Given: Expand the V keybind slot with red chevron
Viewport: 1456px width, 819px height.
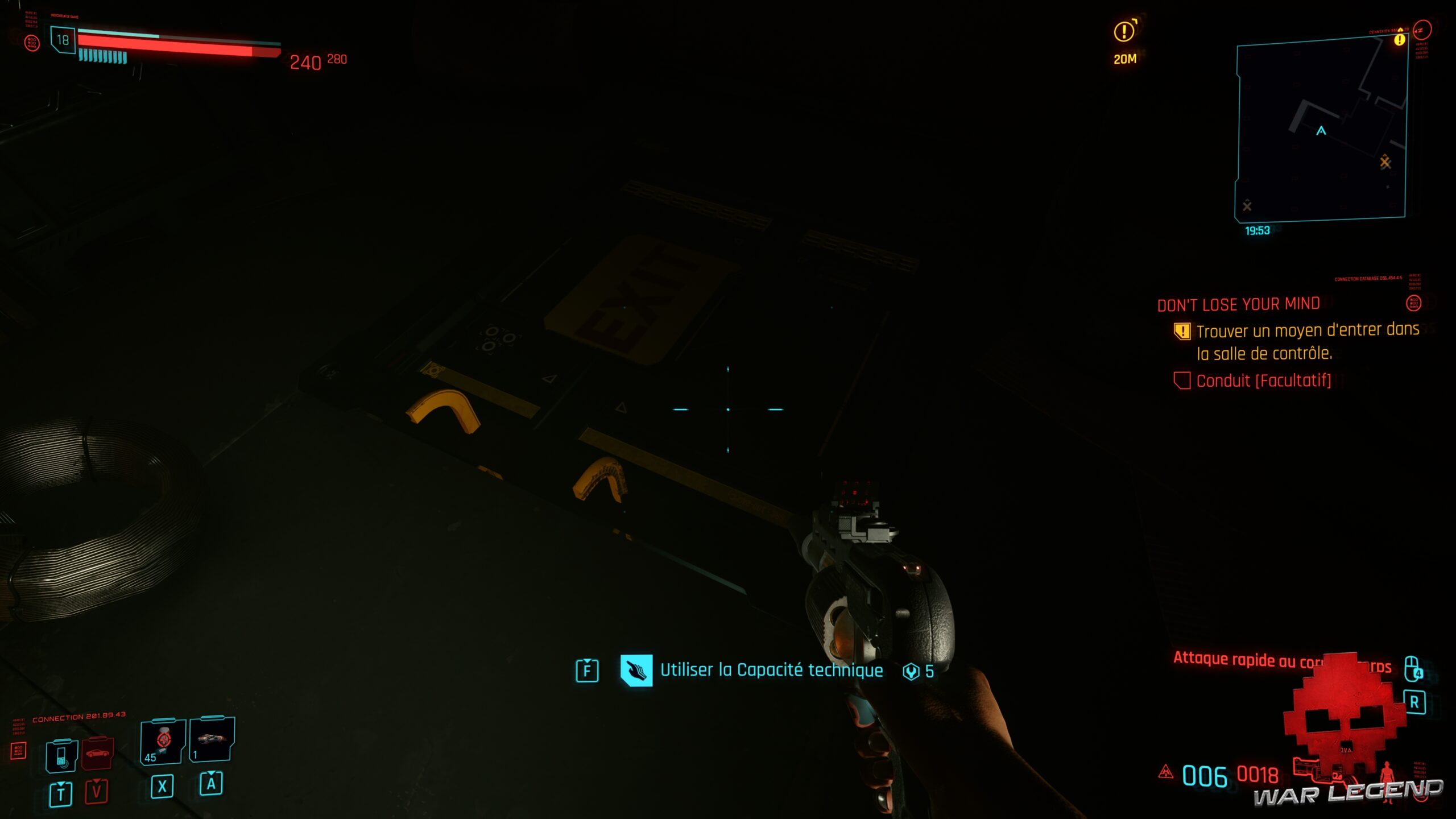Looking at the screenshot, I should pyautogui.click(x=96, y=792).
